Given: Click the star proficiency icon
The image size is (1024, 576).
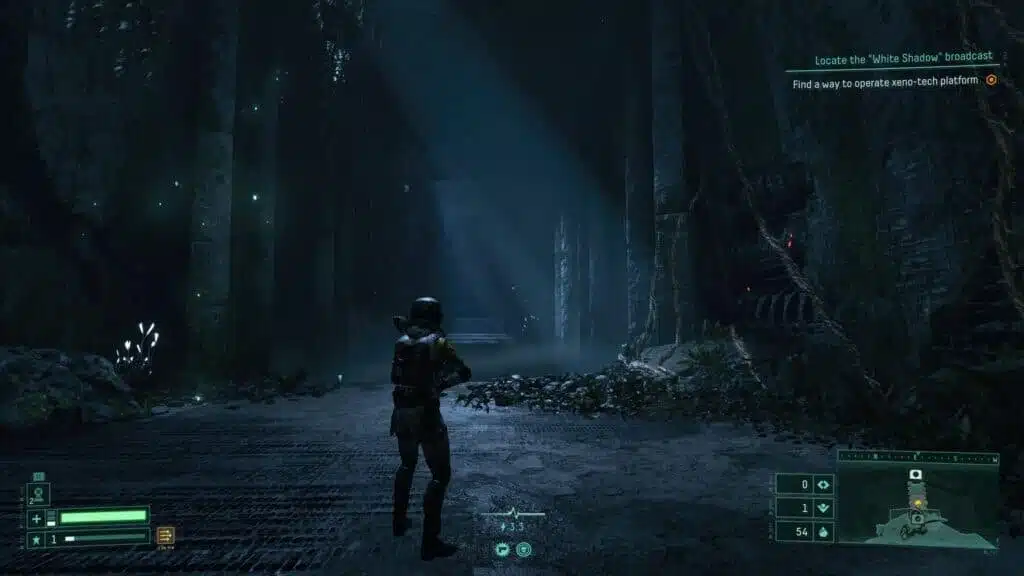Looking at the screenshot, I should coord(37,538).
